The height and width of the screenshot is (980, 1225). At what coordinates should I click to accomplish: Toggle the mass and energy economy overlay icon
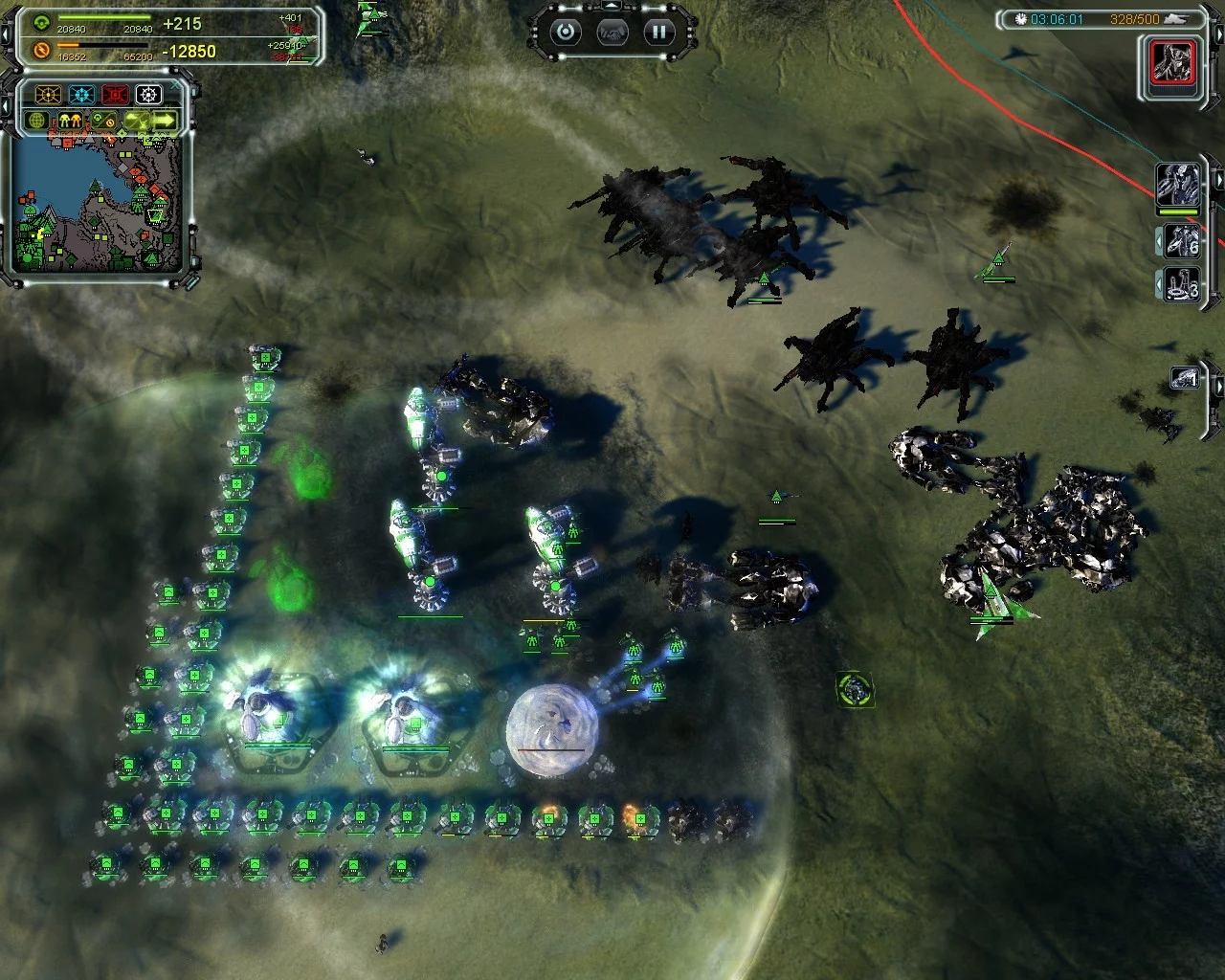point(103,122)
